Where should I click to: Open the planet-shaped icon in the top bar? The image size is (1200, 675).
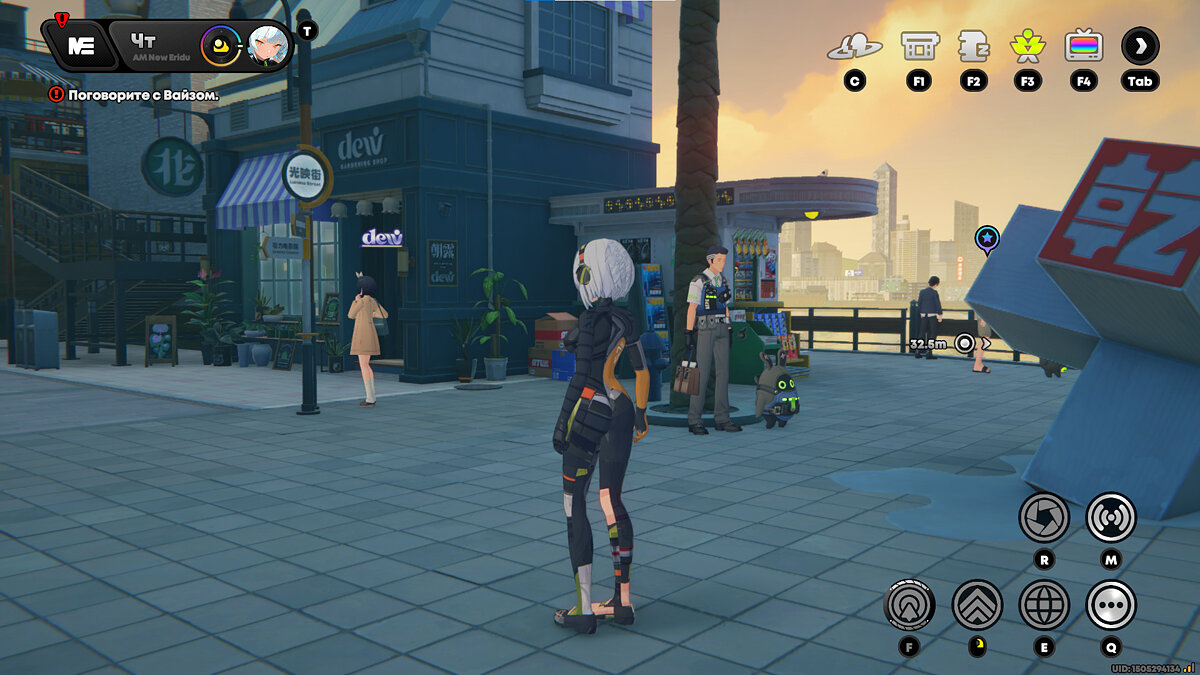[854, 46]
